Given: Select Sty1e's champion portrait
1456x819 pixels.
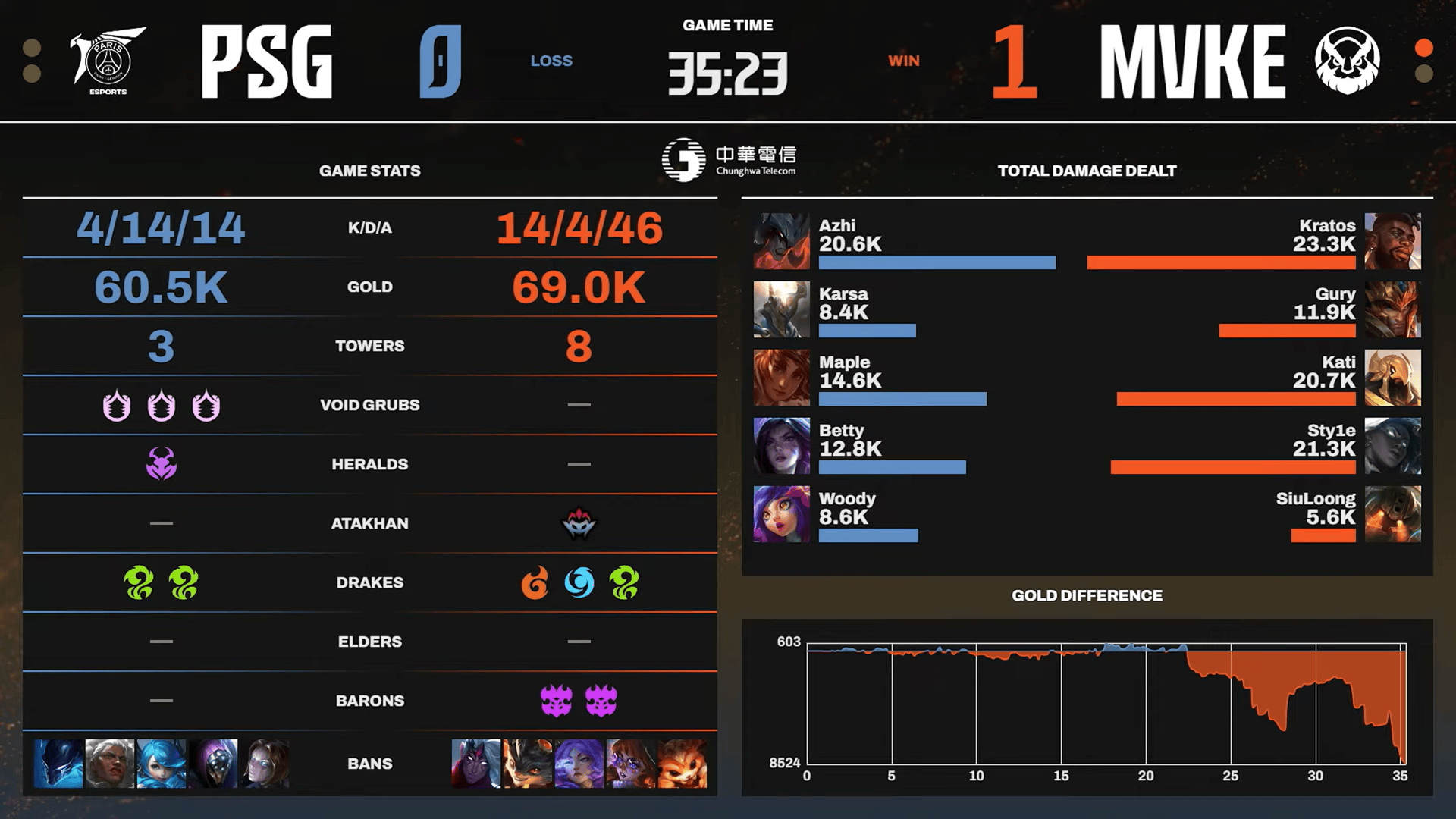Looking at the screenshot, I should 1392,446.
